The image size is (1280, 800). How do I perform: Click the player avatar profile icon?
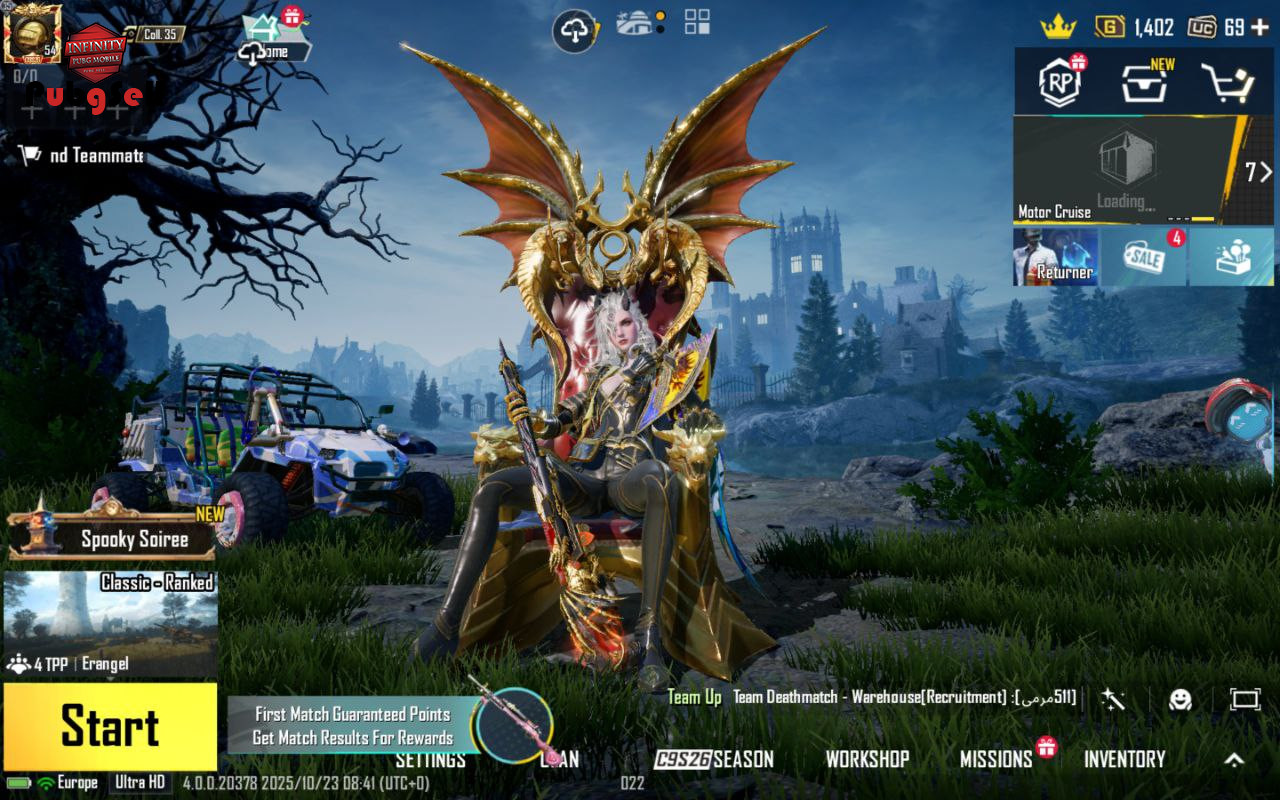pyautogui.click(x=32, y=32)
